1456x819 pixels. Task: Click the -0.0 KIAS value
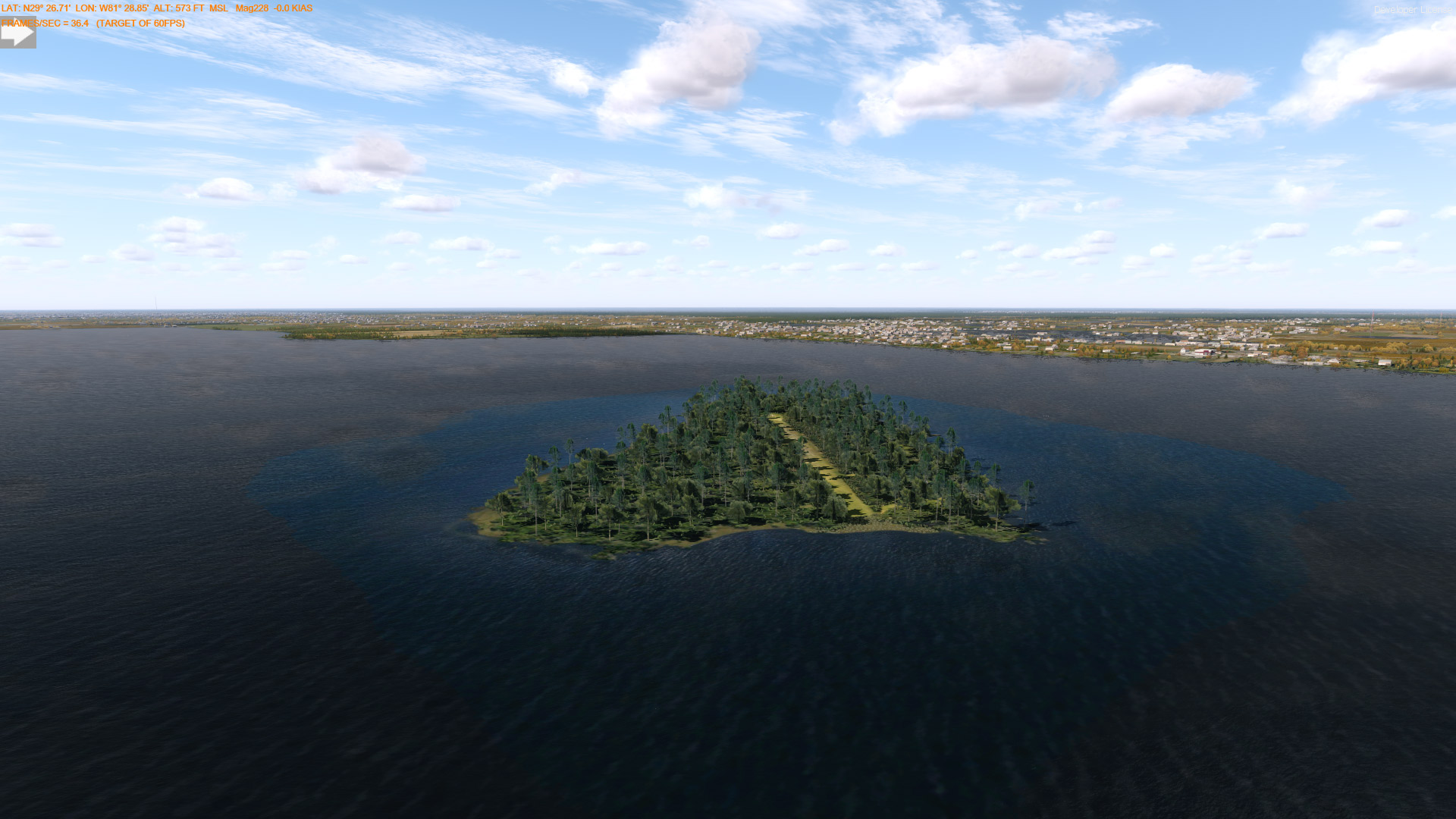(292, 8)
